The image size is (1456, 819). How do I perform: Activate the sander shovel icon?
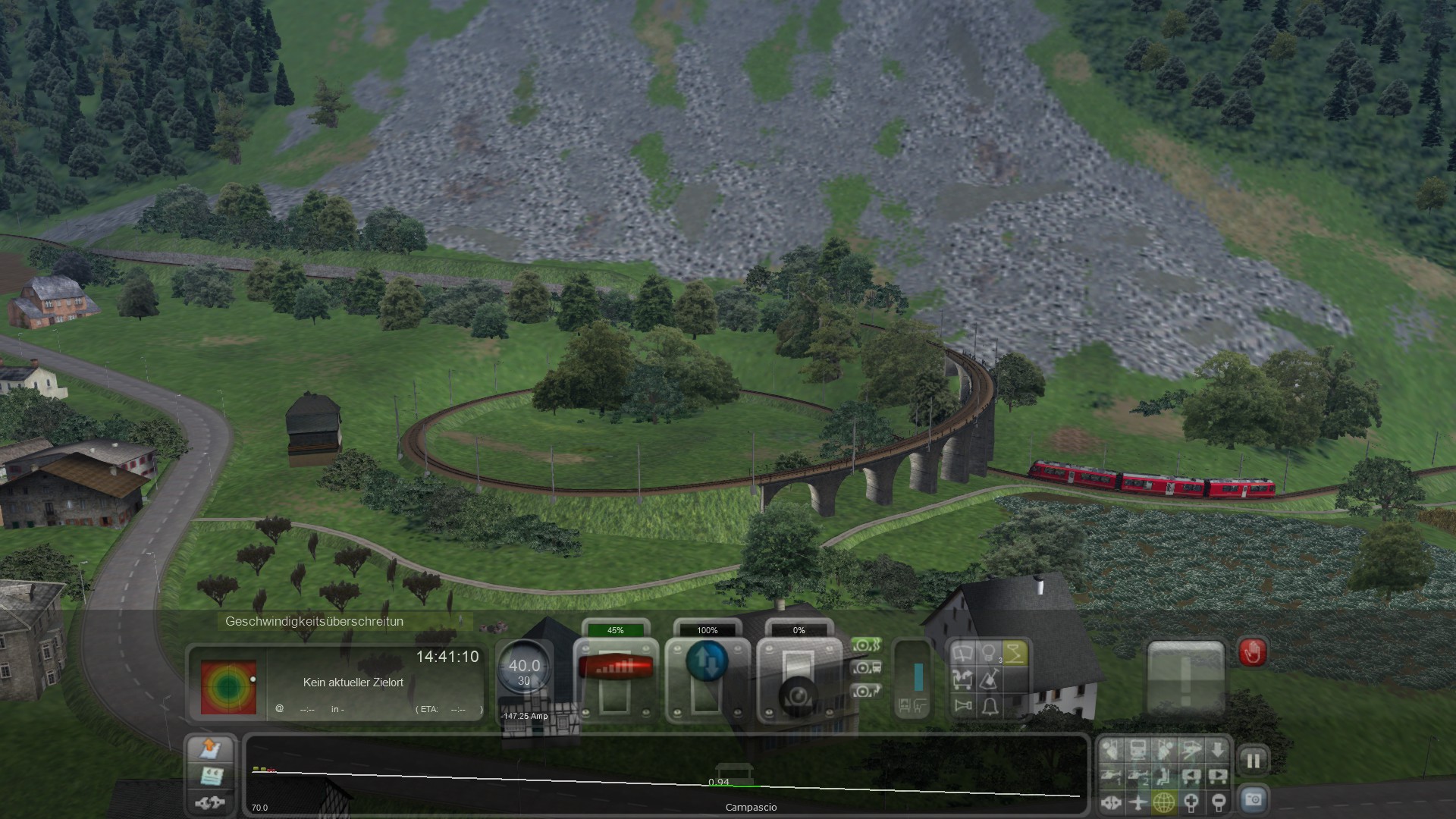[x=990, y=679]
